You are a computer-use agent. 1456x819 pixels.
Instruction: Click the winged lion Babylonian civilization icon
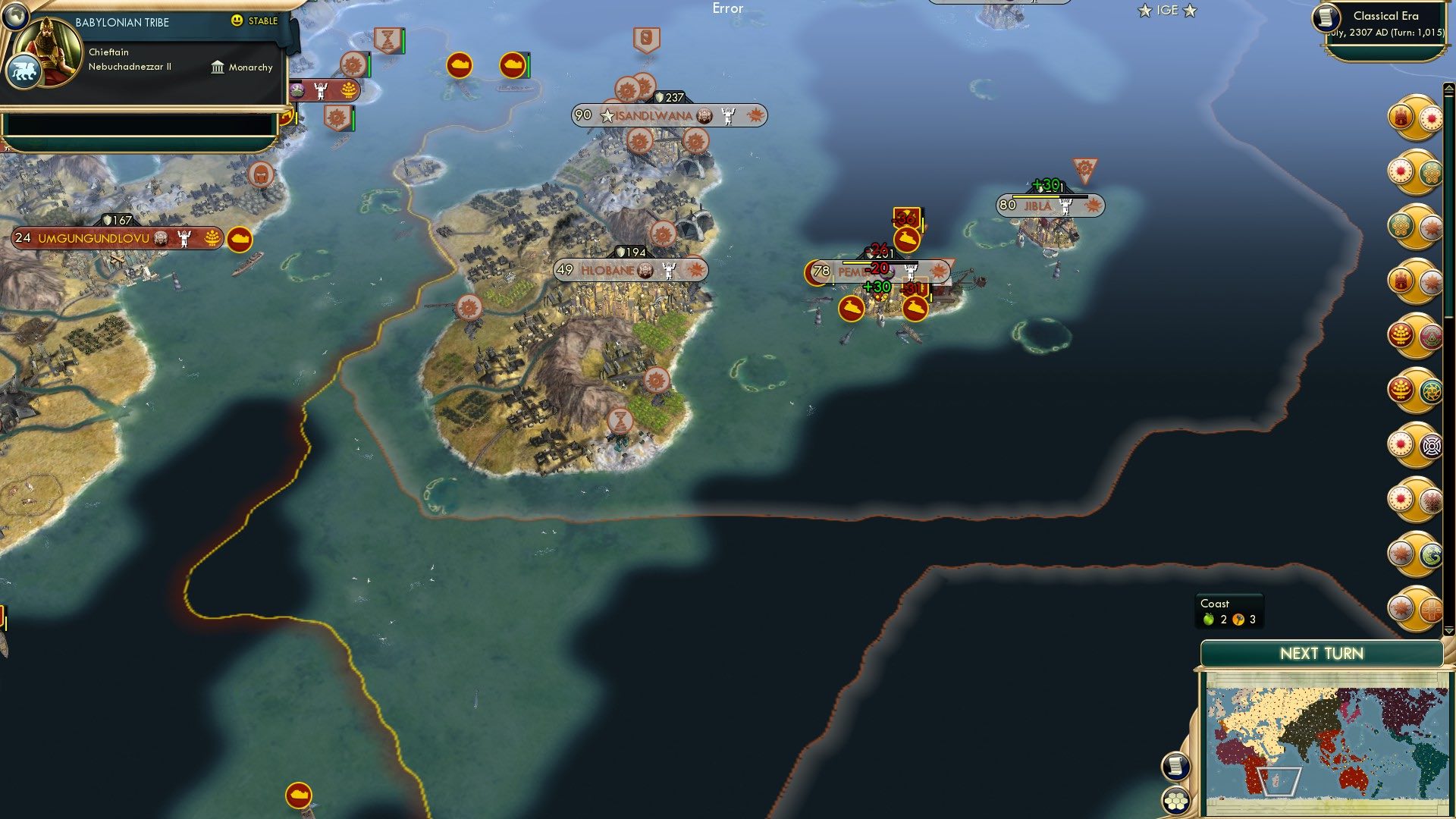click(x=24, y=70)
